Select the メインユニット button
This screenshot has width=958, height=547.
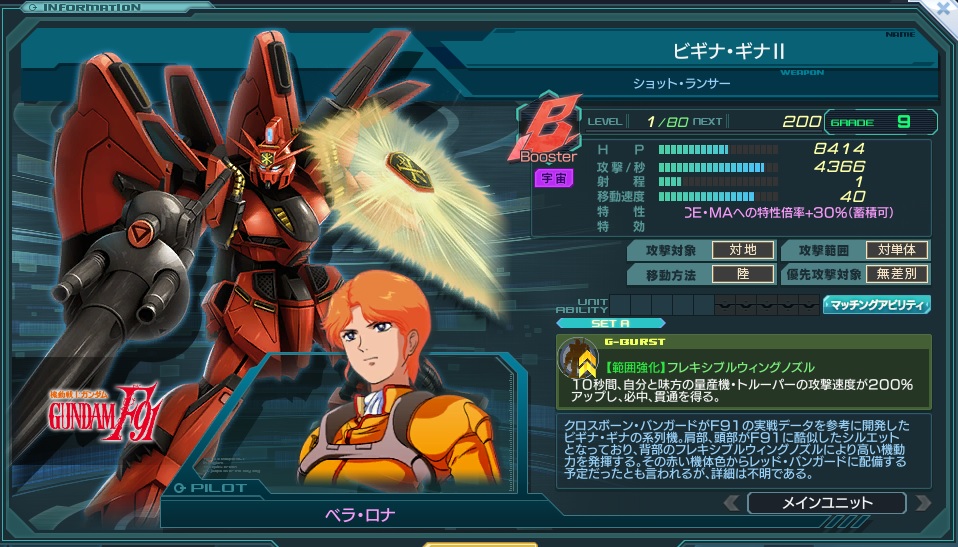pos(826,503)
